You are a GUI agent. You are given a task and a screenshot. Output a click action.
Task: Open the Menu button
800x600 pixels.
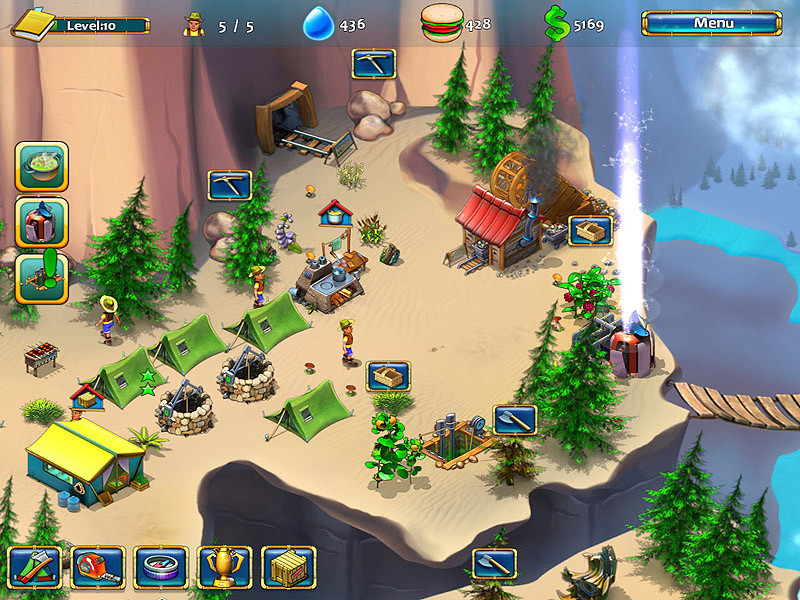pyautogui.click(x=711, y=23)
